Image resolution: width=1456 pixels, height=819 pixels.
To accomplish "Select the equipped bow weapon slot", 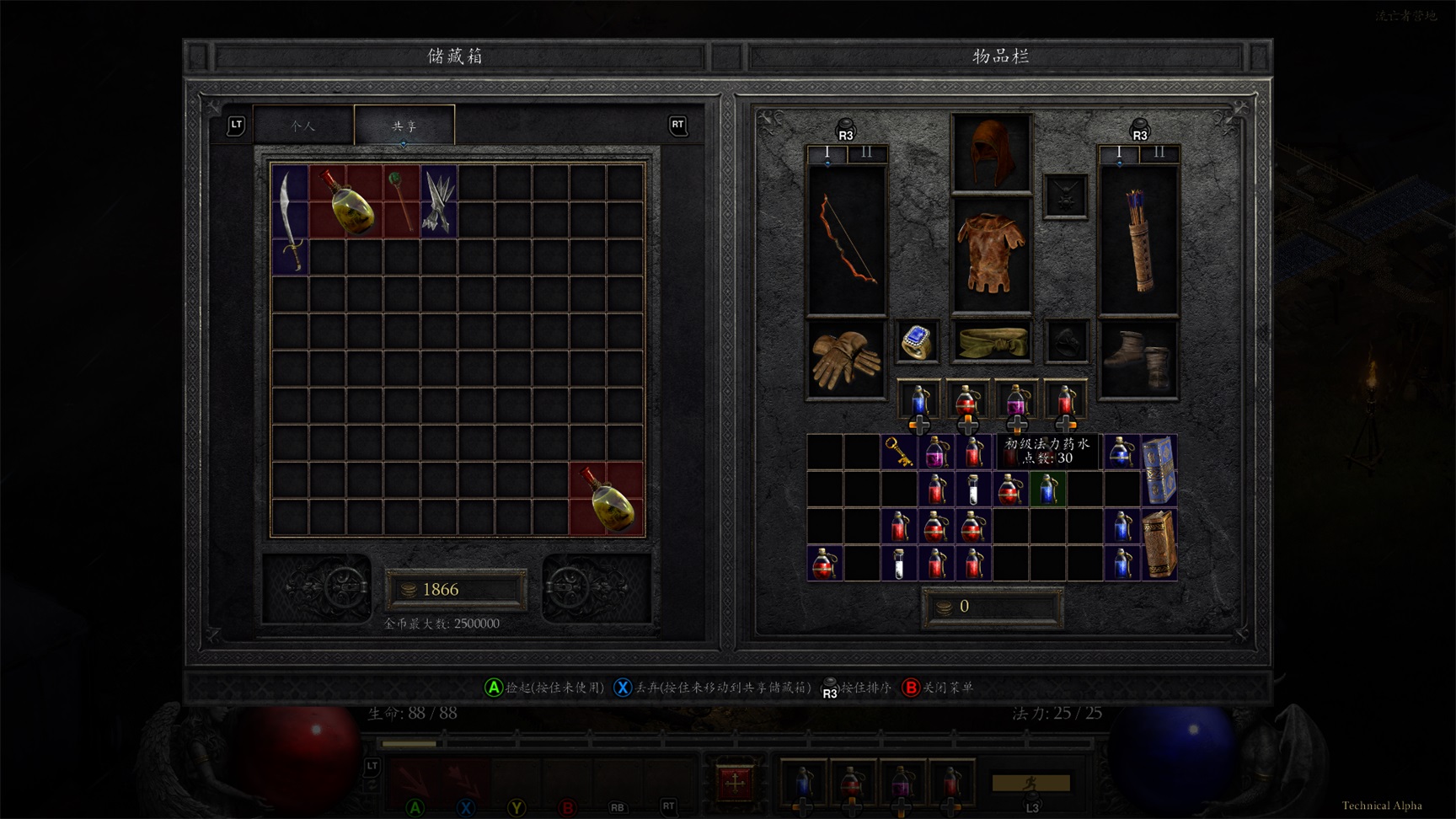I will coord(847,240).
